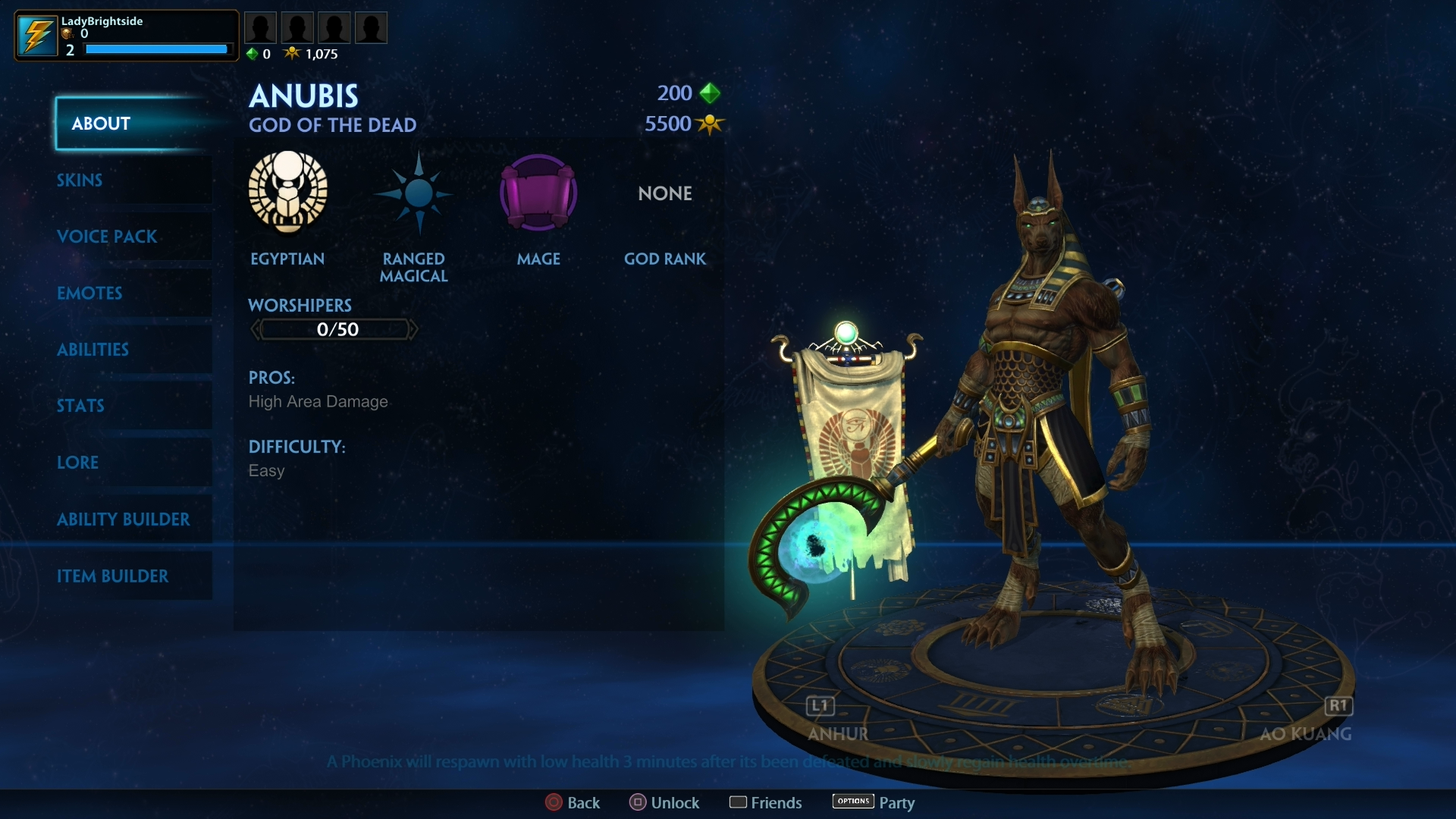Viewport: 1456px width, 819px height.
Task: Click the favor icon next to 5500
Action: pyautogui.click(x=710, y=124)
